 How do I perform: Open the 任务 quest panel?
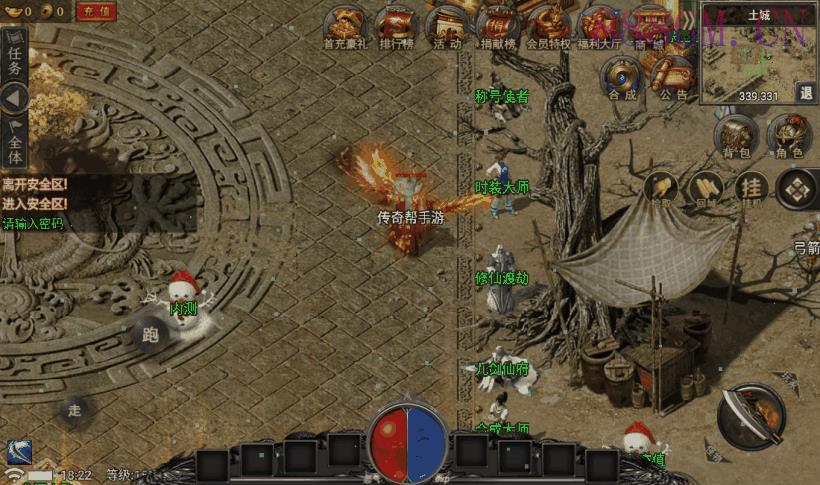(x=14, y=61)
